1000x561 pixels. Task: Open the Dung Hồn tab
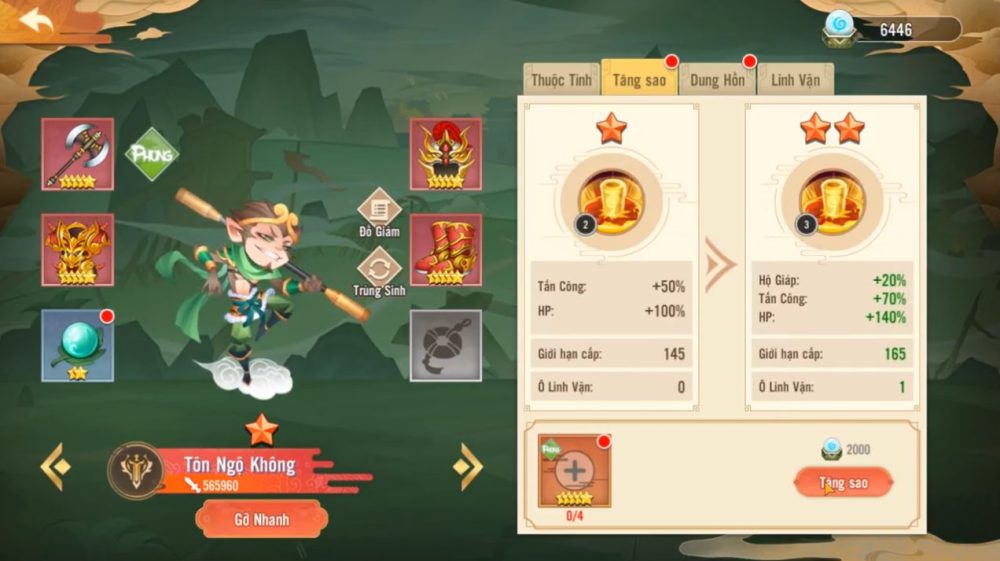click(717, 80)
